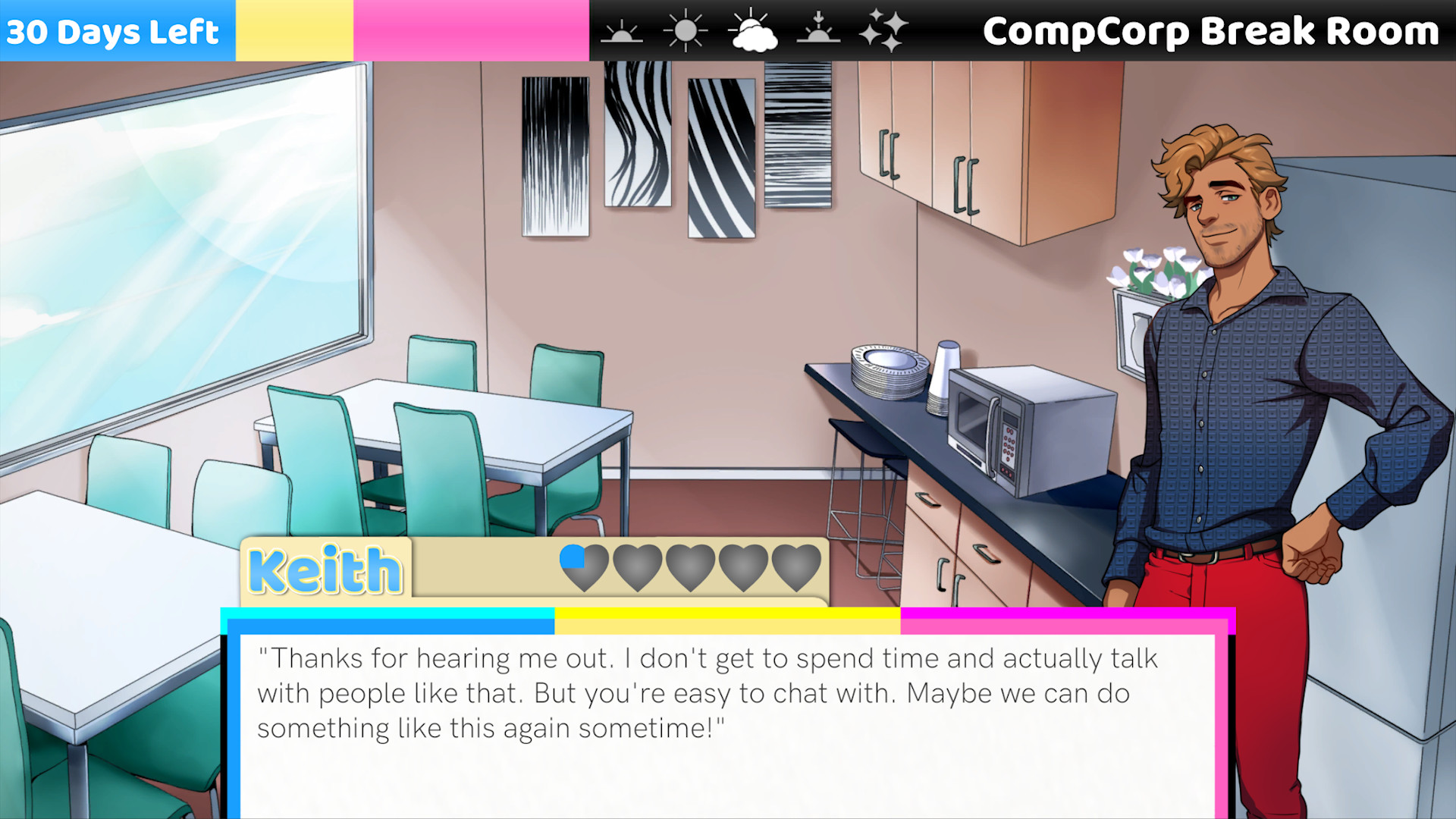Click the pink stripe on the top banner
The image size is (1456, 819).
tap(470, 30)
